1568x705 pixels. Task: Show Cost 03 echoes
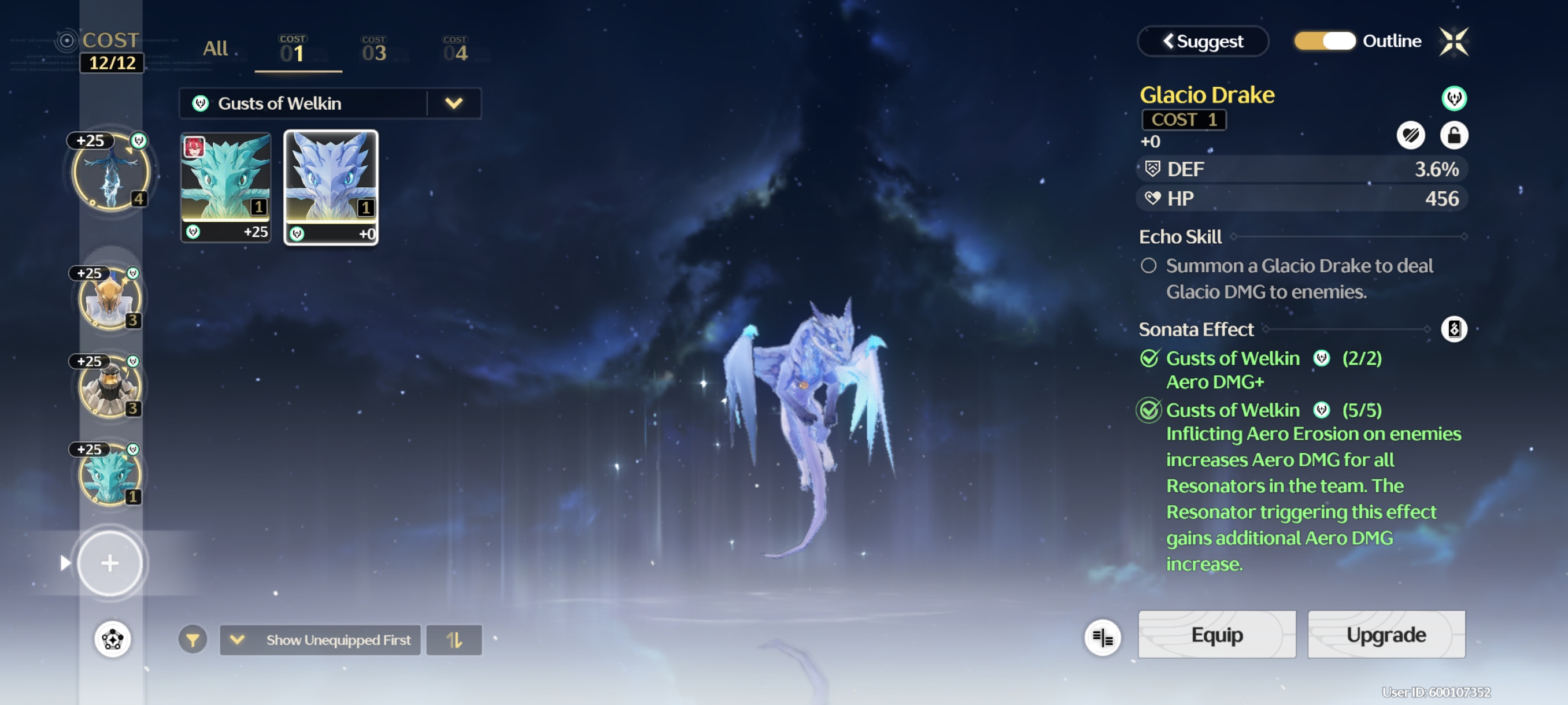tap(373, 50)
